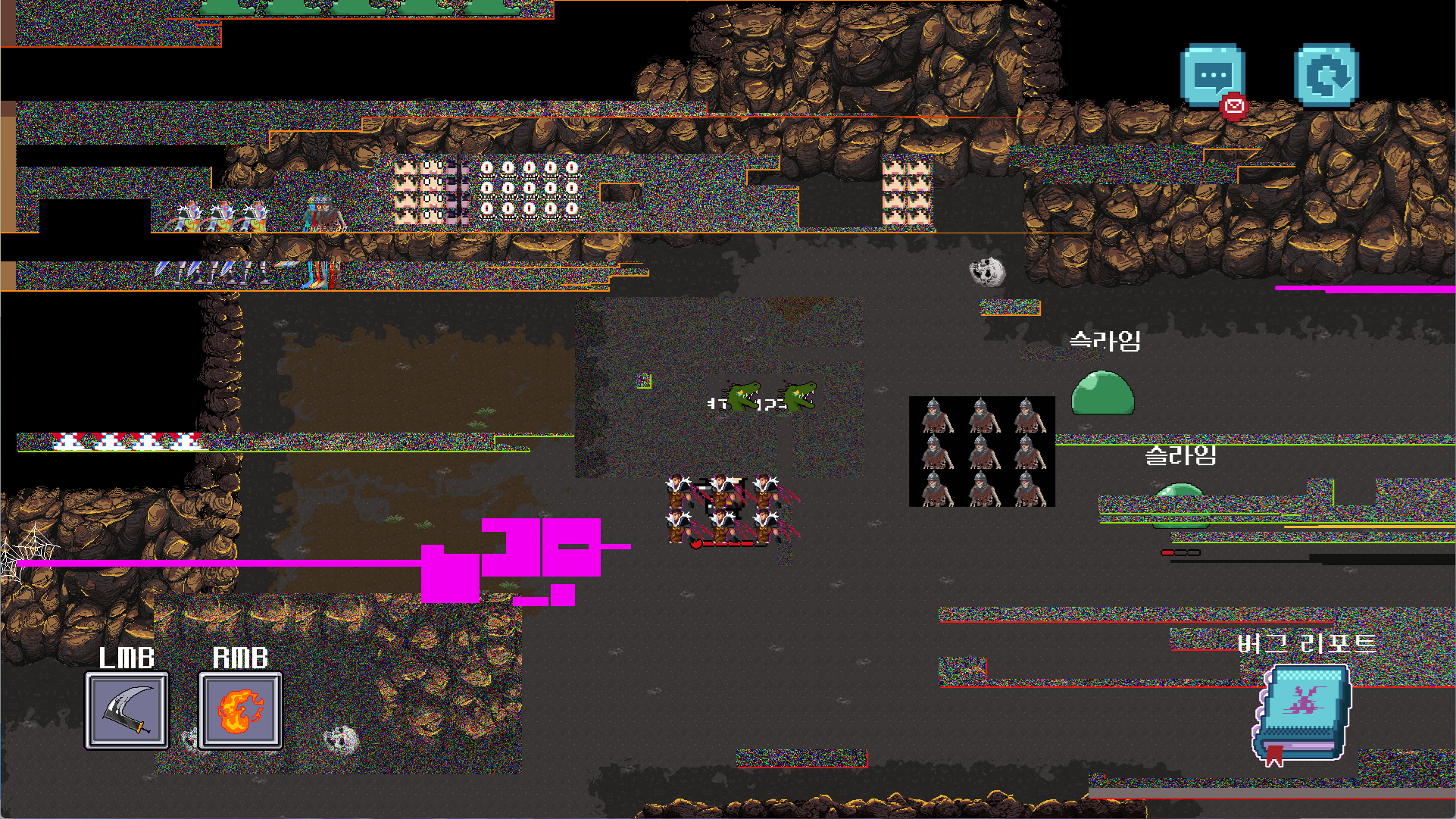1456x819 pixels.
Task: Select the RMB fireball skill slot
Action: click(x=240, y=711)
